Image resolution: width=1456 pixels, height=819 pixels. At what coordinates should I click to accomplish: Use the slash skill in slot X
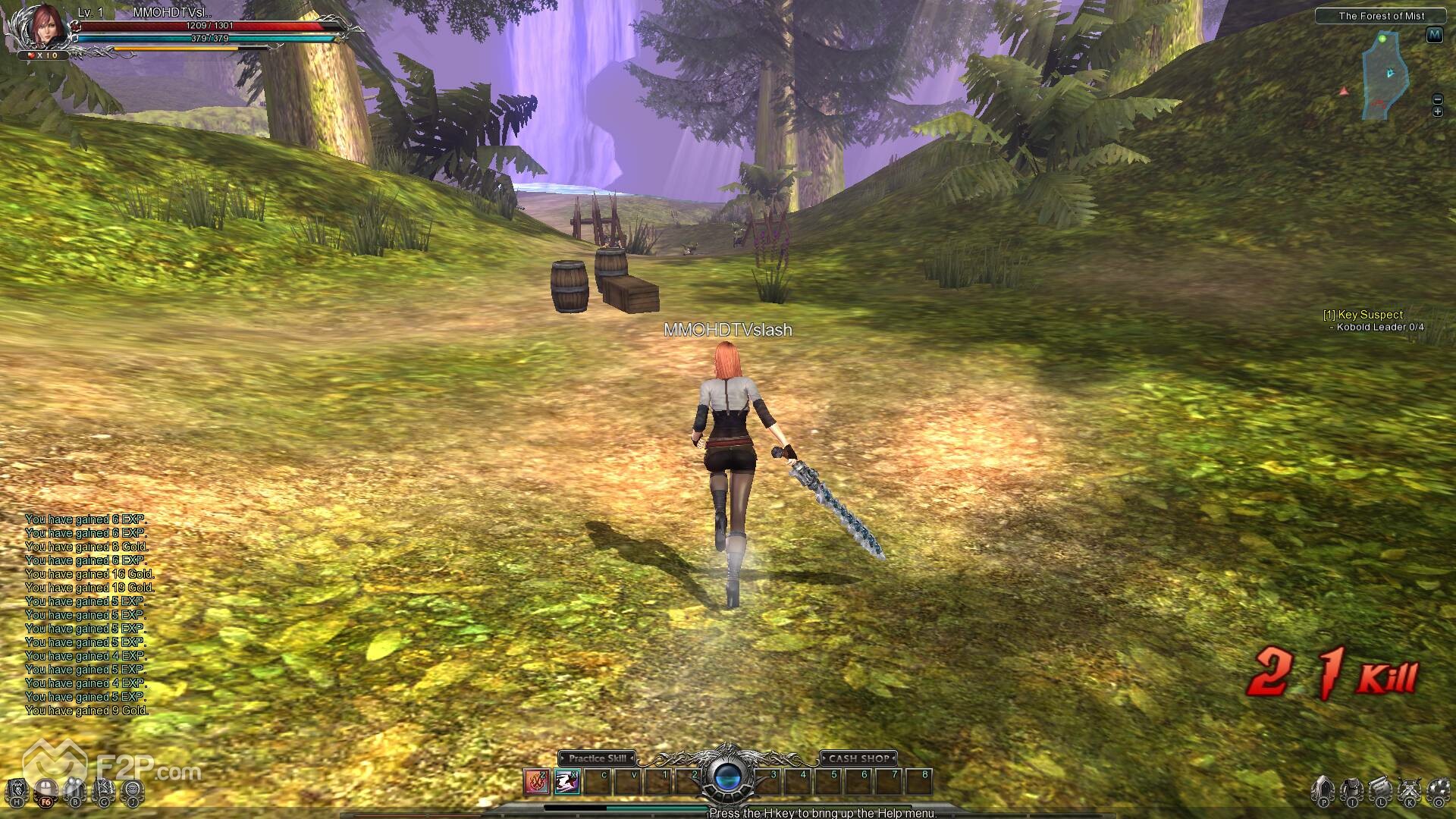coord(566,781)
